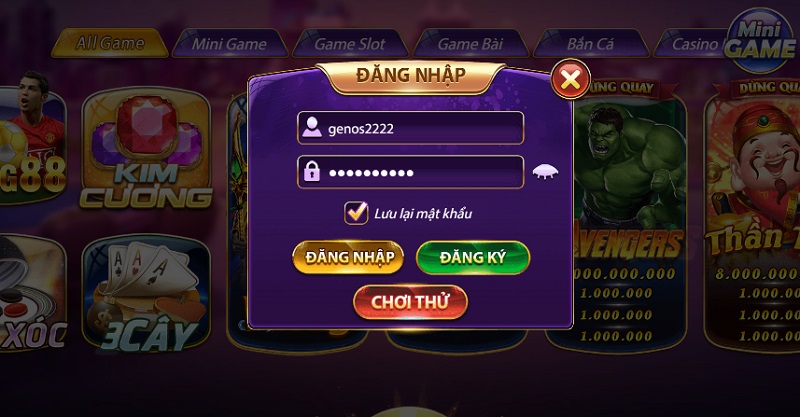Choose the Chơi Thử trial play button
The width and height of the screenshot is (800, 417).
(410, 301)
